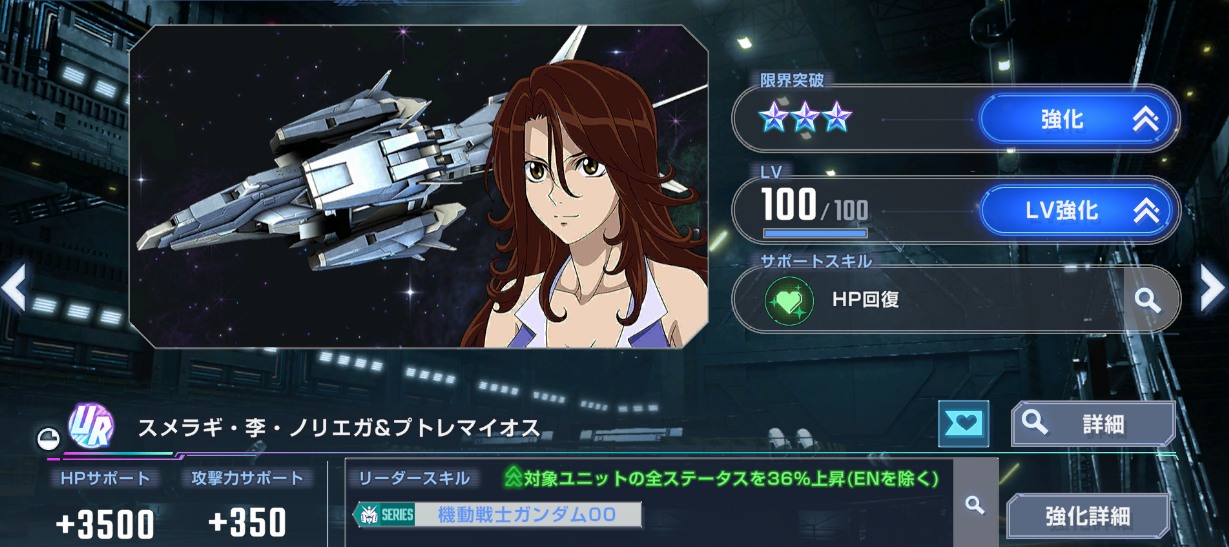
Task: Inspect the HP回復 support skill magnifier
Action: point(1148,299)
